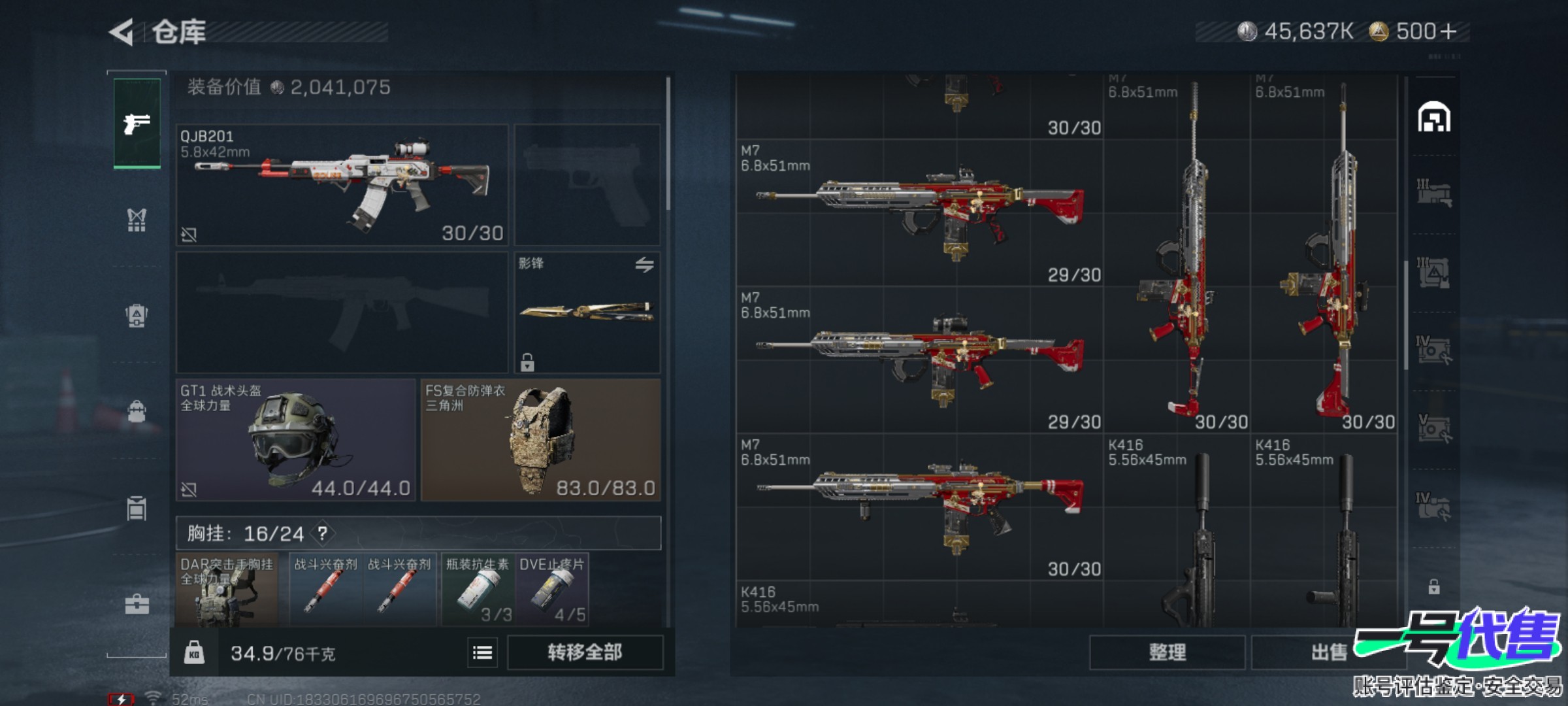
Task: Switch to the vest equipment tab
Action: pyautogui.click(x=137, y=220)
